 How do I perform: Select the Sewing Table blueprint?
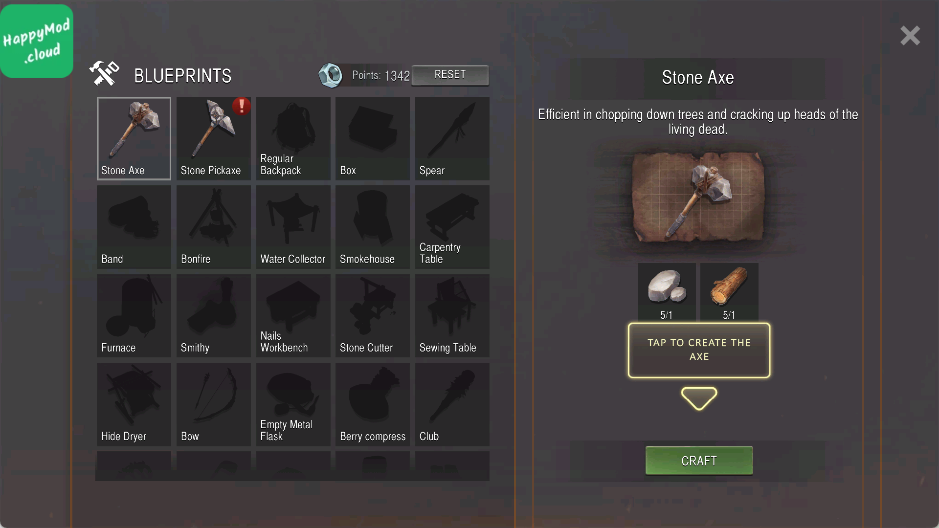tap(452, 316)
